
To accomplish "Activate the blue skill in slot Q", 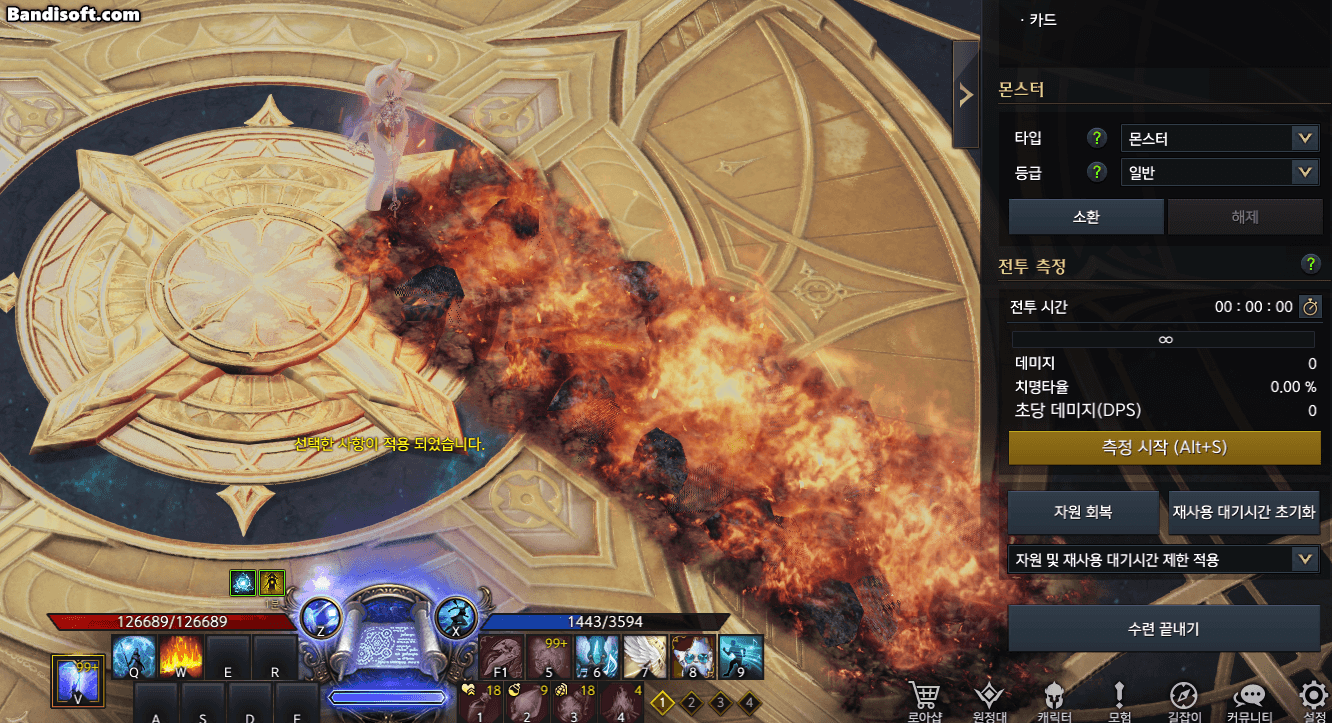I will (x=134, y=655).
